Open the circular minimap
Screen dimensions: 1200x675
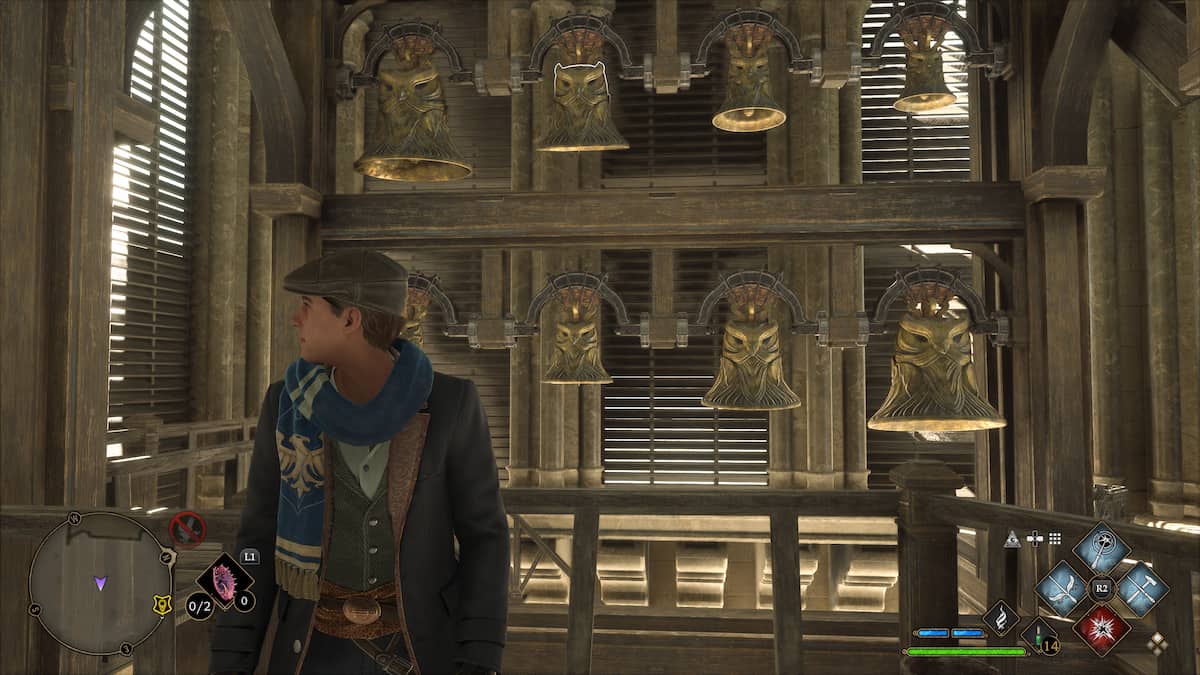click(98, 583)
